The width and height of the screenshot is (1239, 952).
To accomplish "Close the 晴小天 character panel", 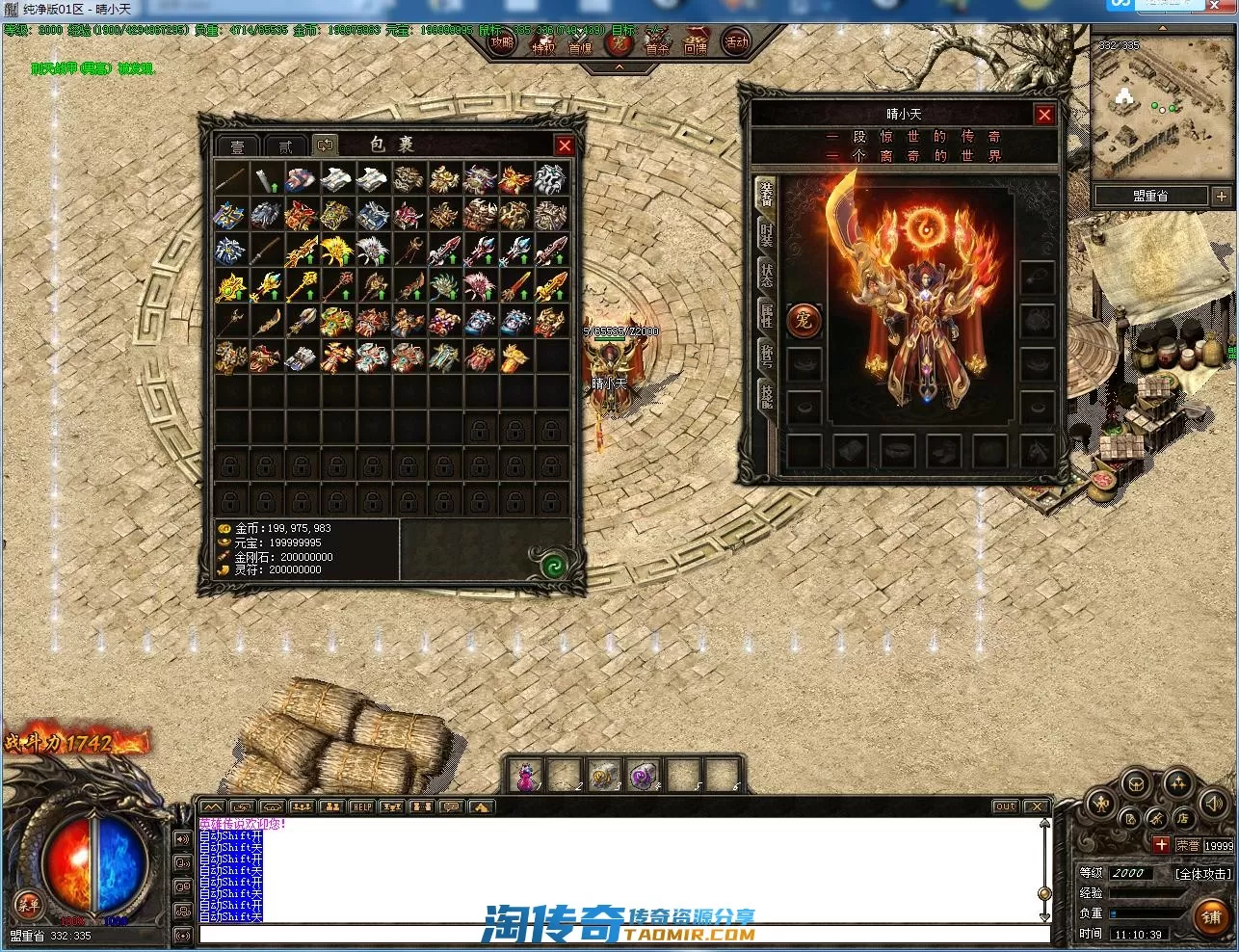I will click(x=1044, y=115).
